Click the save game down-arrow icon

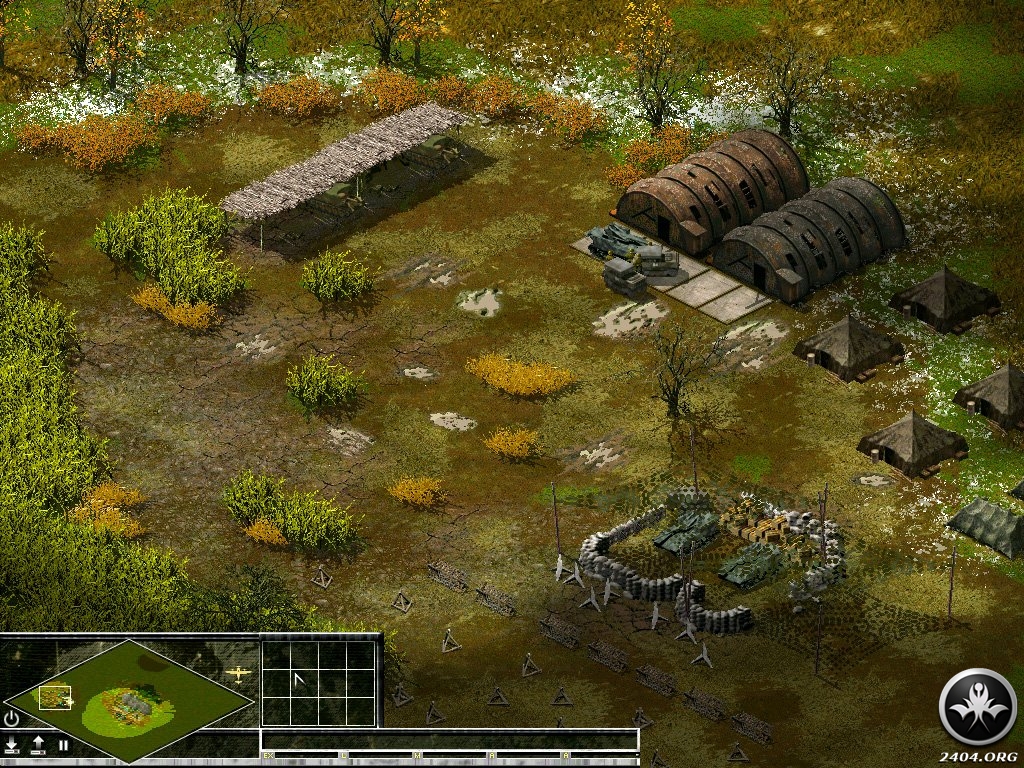coord(12,744)
